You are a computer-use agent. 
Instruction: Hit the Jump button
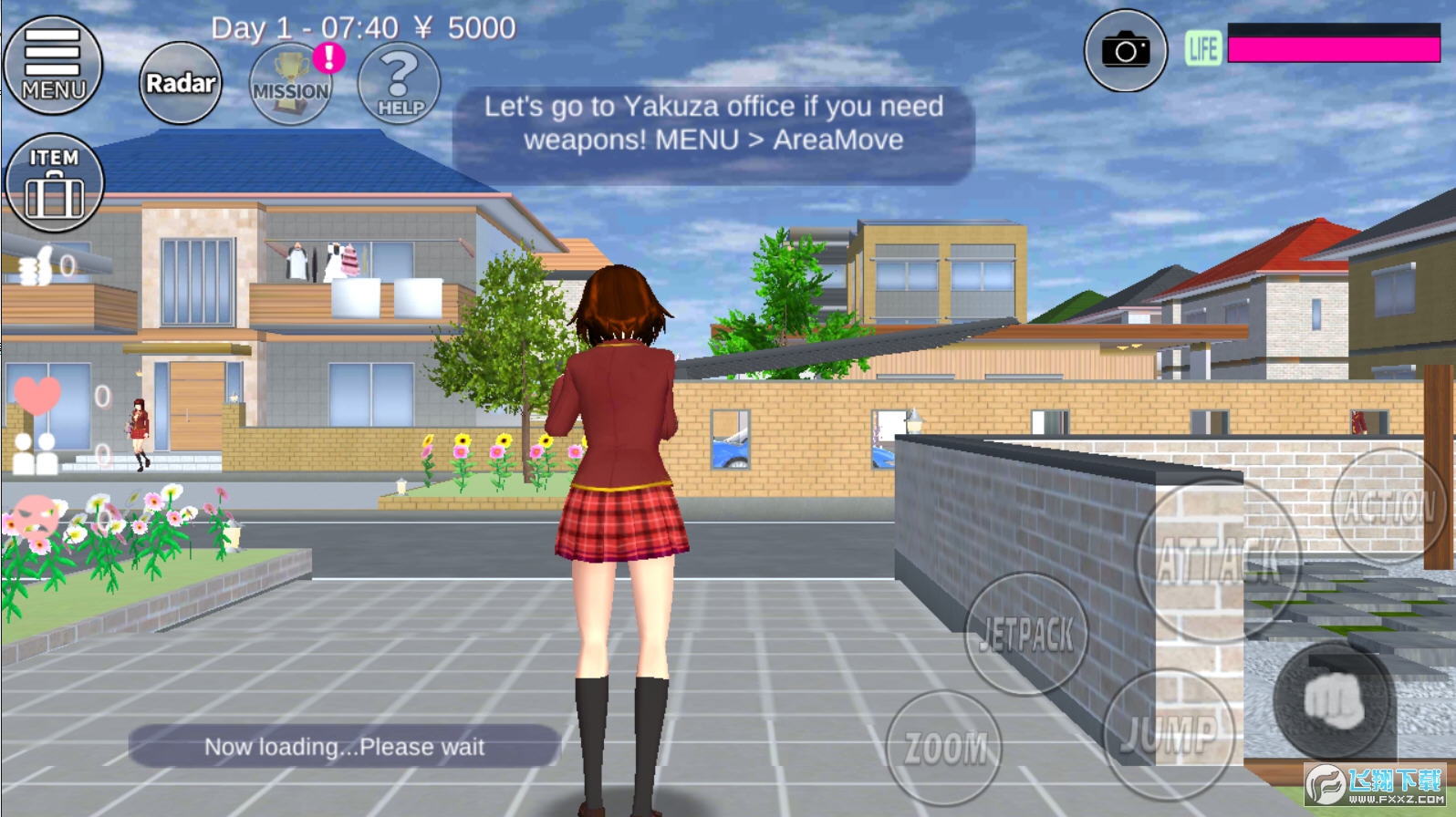[x=1169, y=734]
